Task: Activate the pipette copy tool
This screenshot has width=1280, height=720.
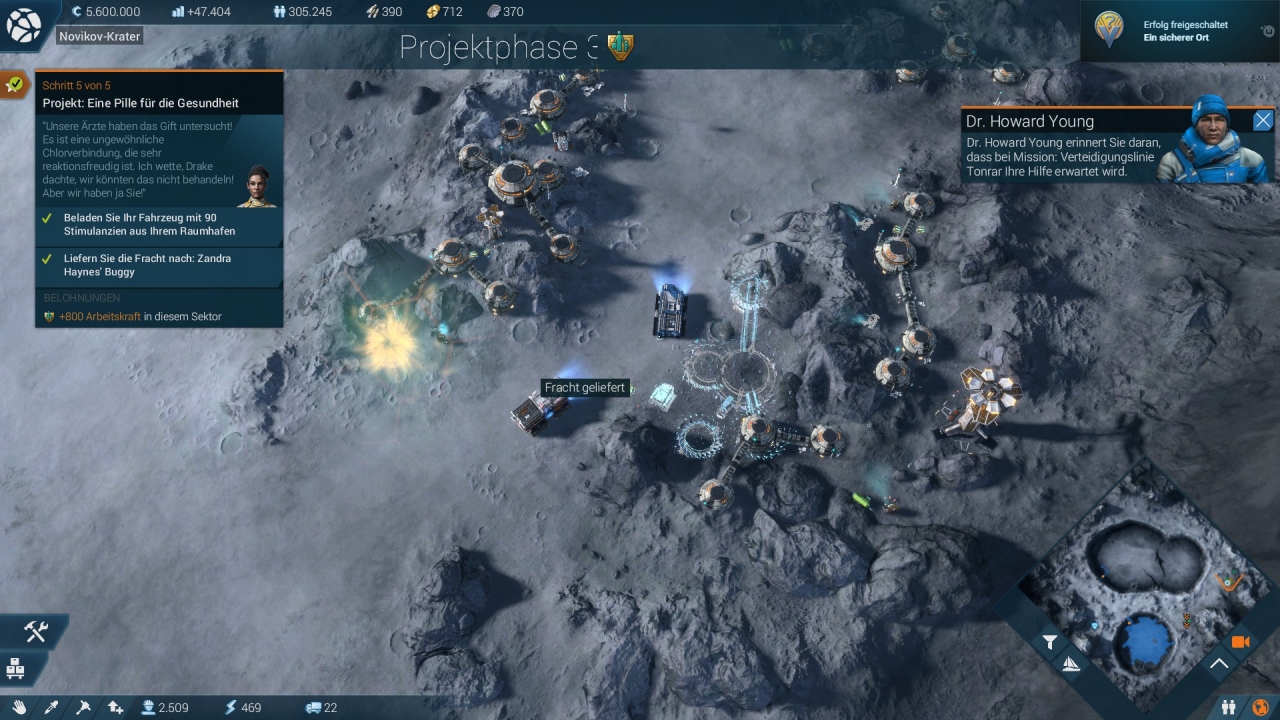Action: pyautogui.click(x=52, y=707)
